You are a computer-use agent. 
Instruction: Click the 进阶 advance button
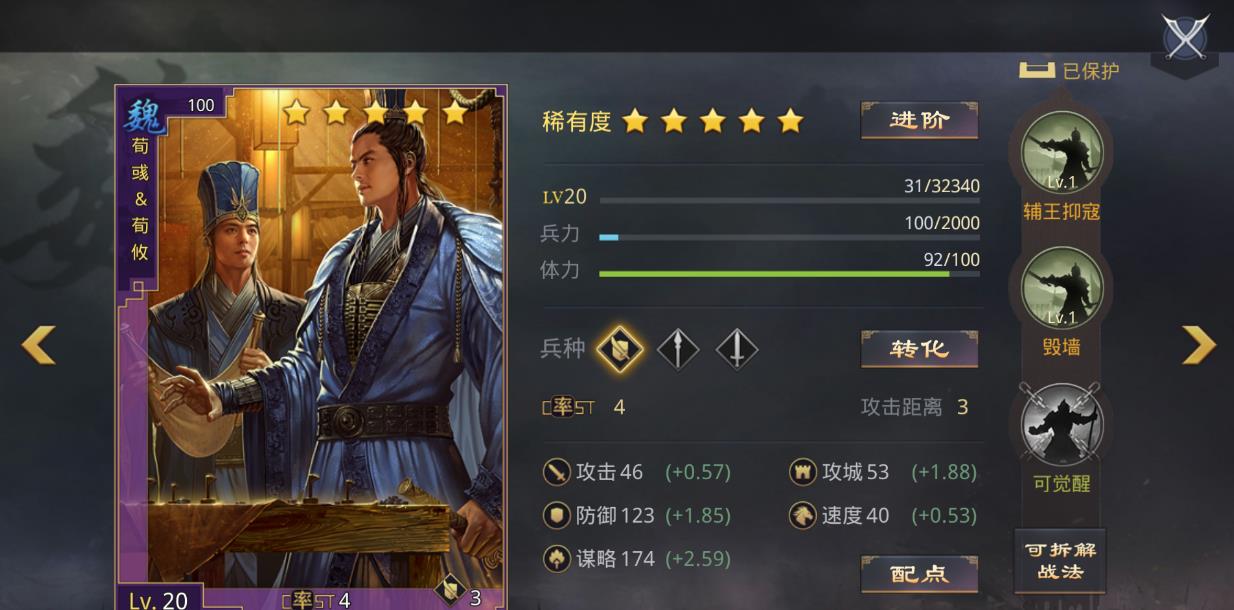pyautogui.click(x=919, y=121)
